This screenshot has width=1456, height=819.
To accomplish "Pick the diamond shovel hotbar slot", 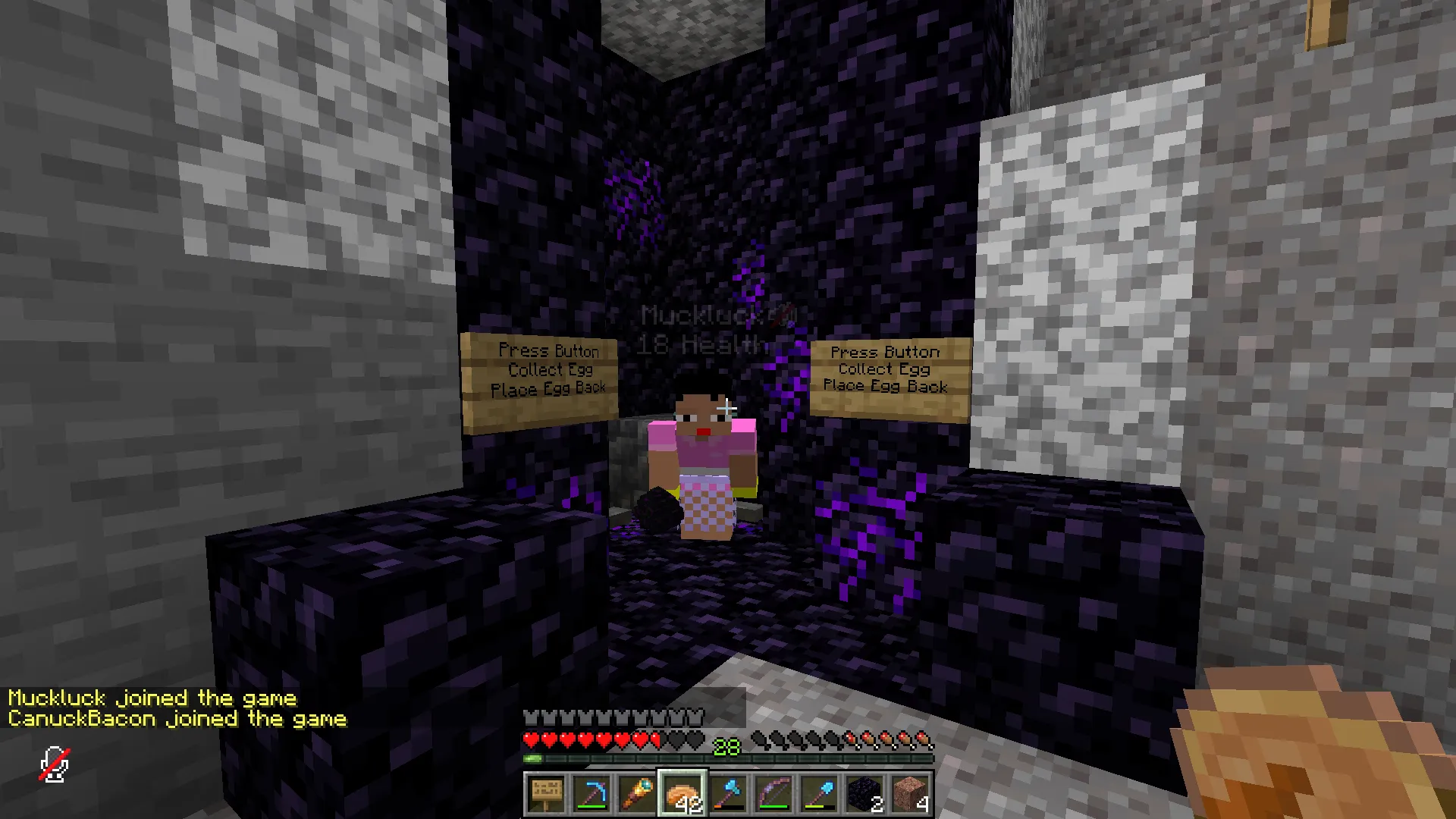I will point(819,794).
